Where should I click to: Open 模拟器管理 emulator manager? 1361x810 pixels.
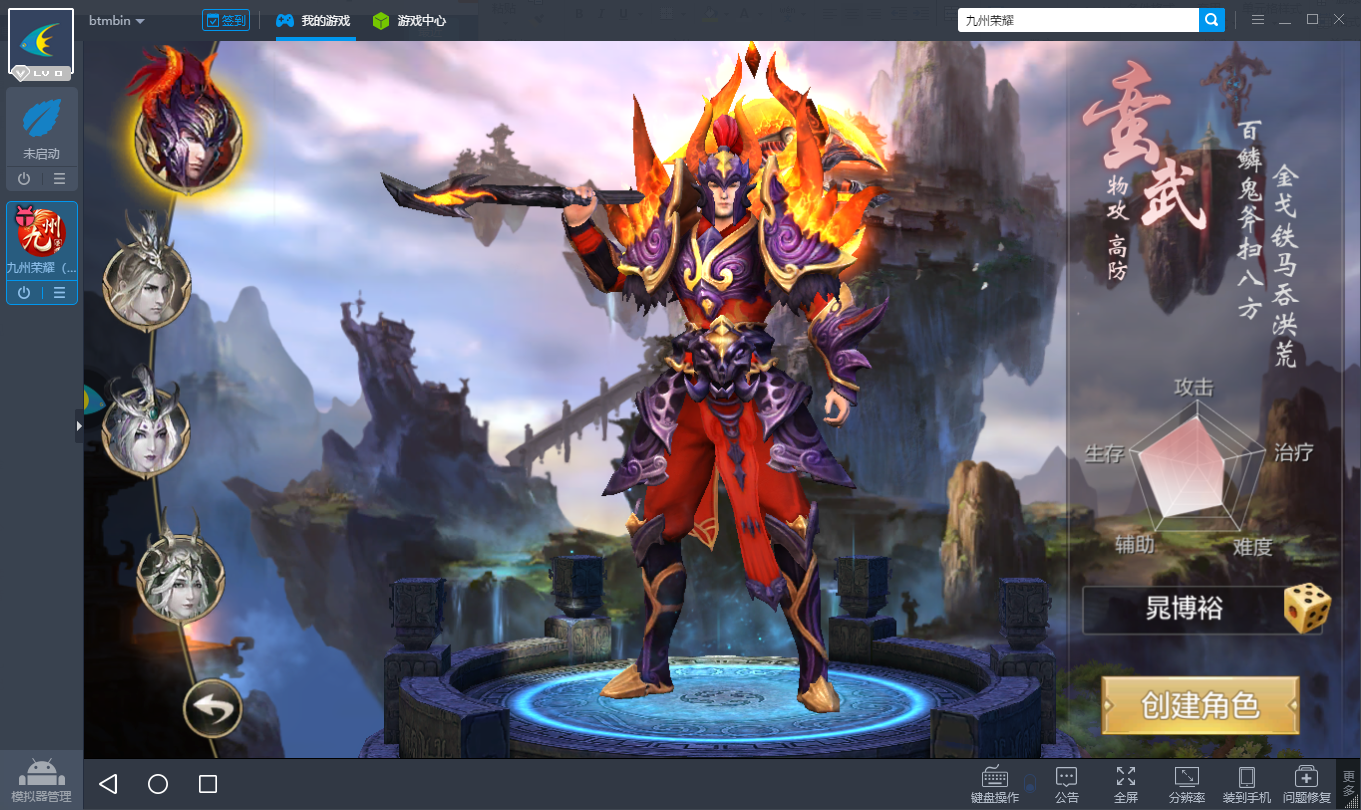point(41,781)
